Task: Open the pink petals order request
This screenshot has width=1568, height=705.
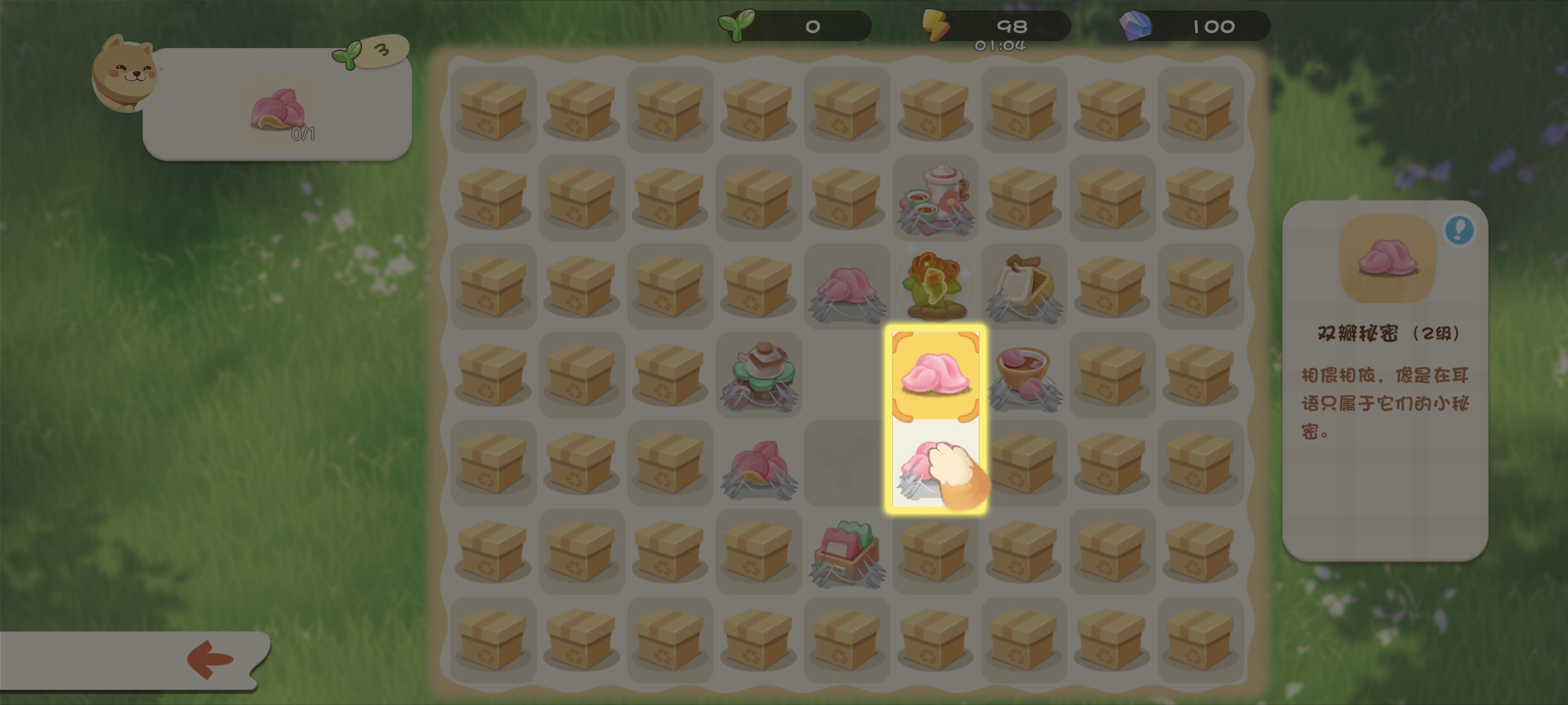Action: (279, 111)
